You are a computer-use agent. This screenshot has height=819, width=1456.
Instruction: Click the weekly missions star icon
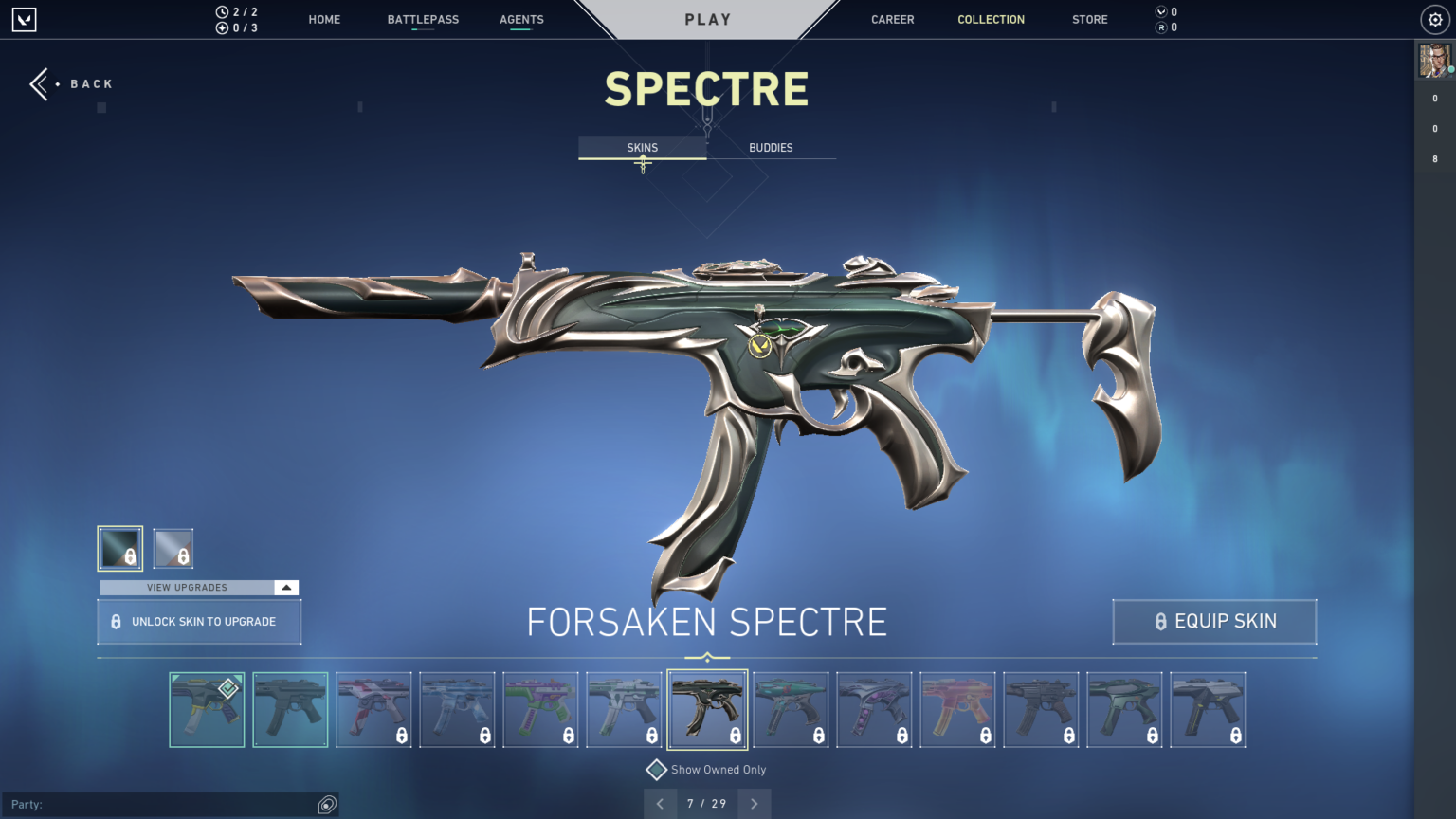(x=221, y=27)
